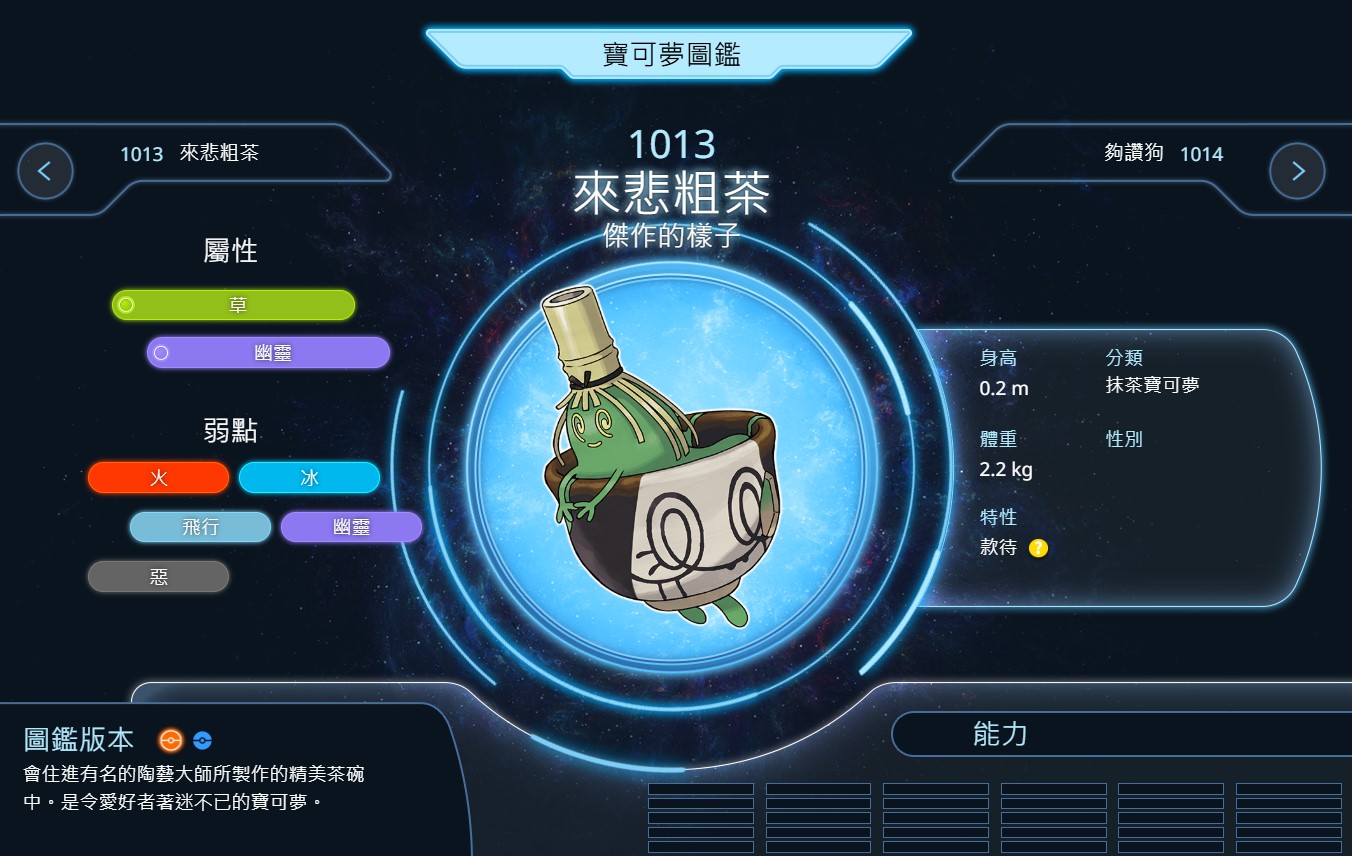
Task: Open the 飛行 weakness tag
Action: tap(200, 527)
